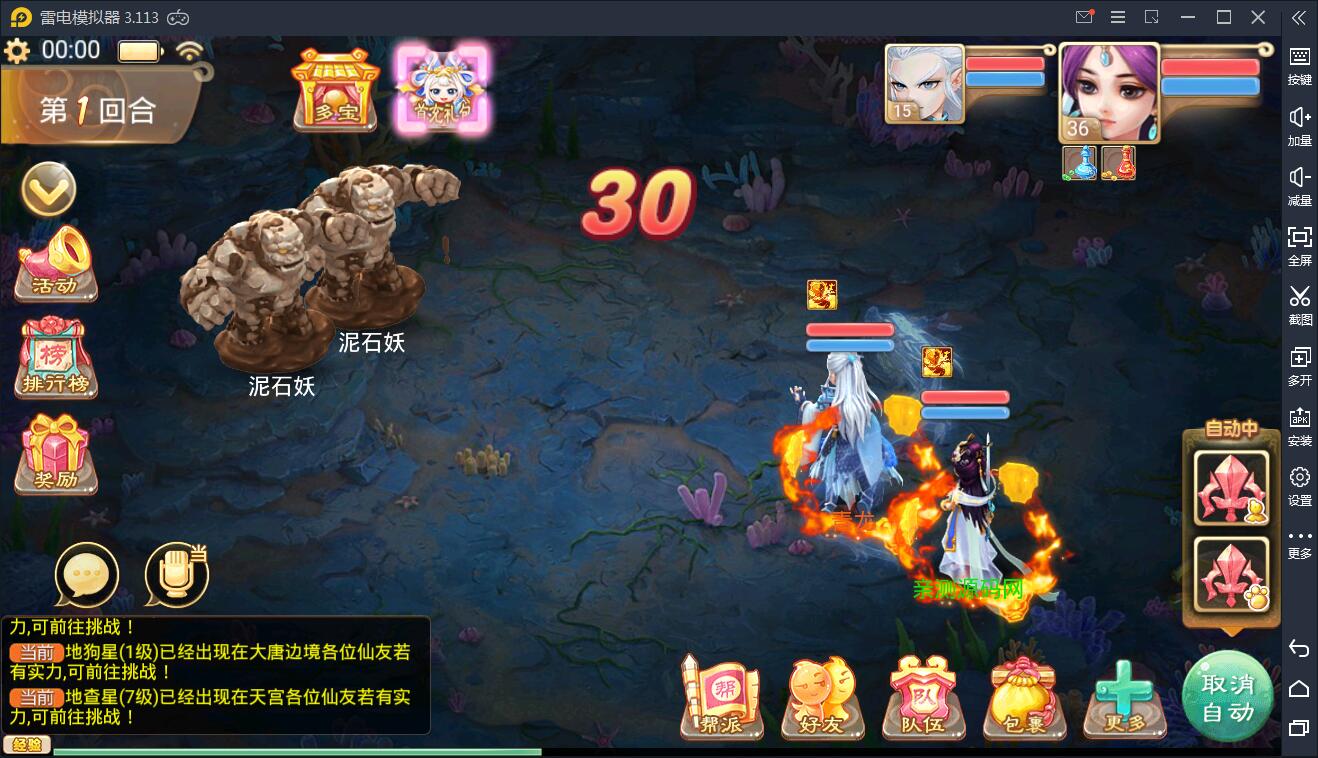Open the LDPlayer hamburger menu
Viewport: 1318px width, 758px height.
[1118, 16]
